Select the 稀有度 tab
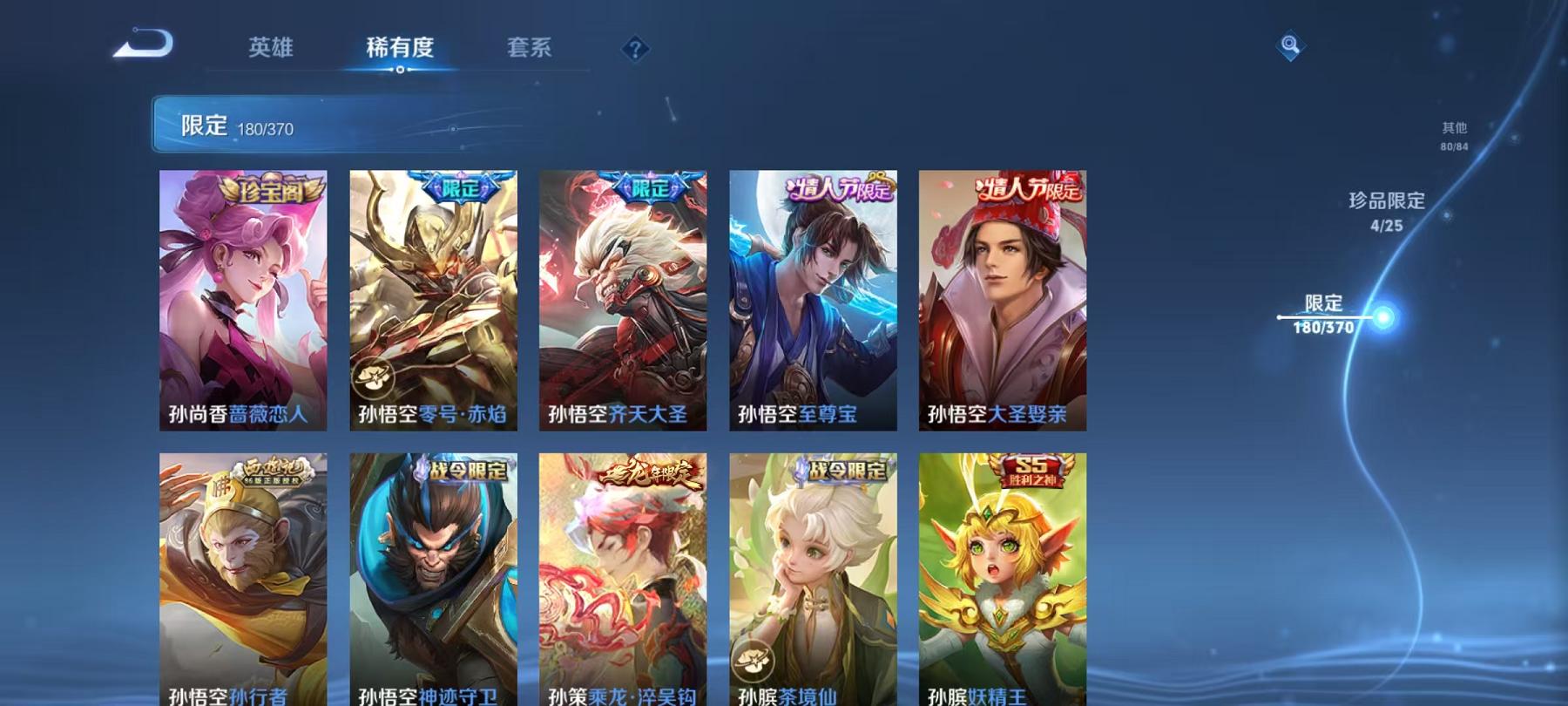Image resolution: width=1568 pixels, height=706 pixels. point(401,49)
